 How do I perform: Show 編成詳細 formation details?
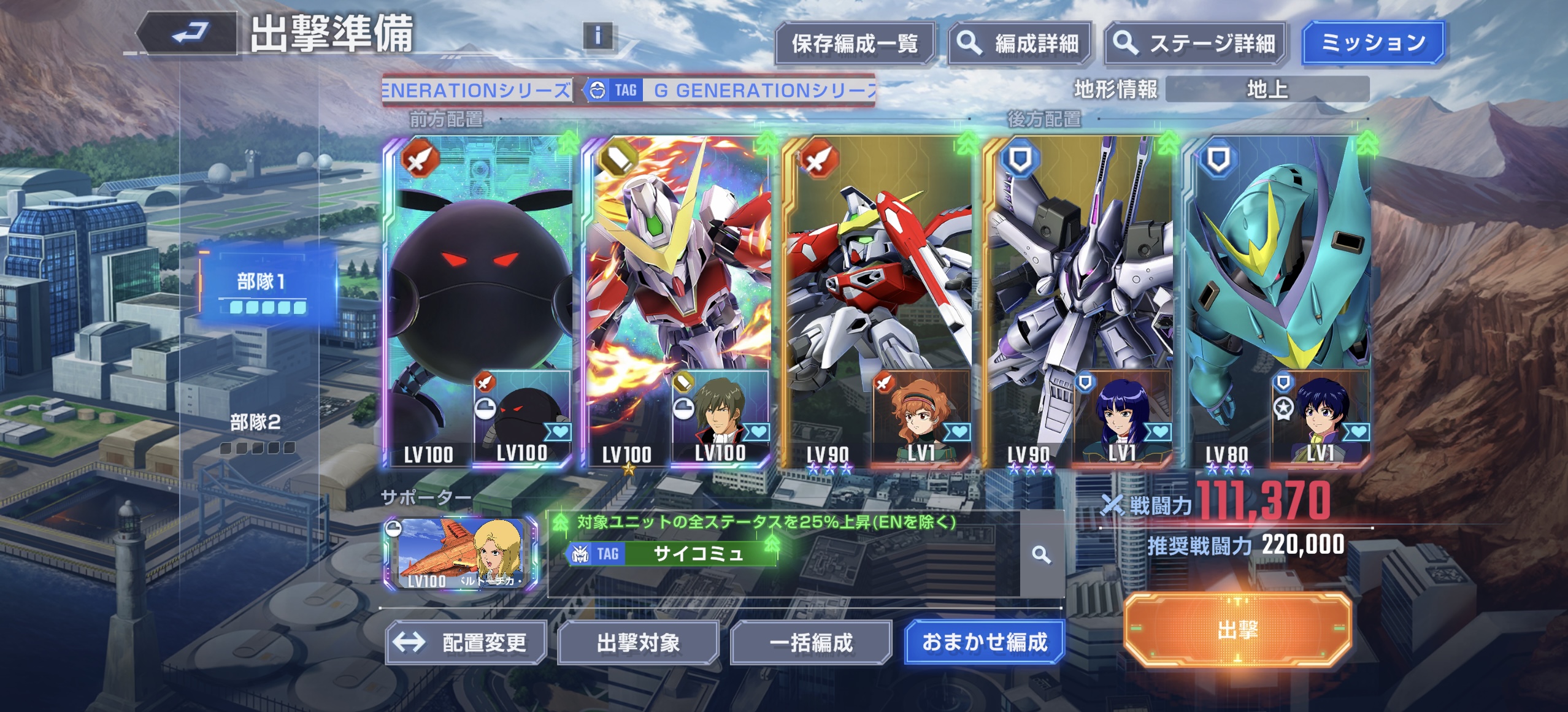point(1019,44)
